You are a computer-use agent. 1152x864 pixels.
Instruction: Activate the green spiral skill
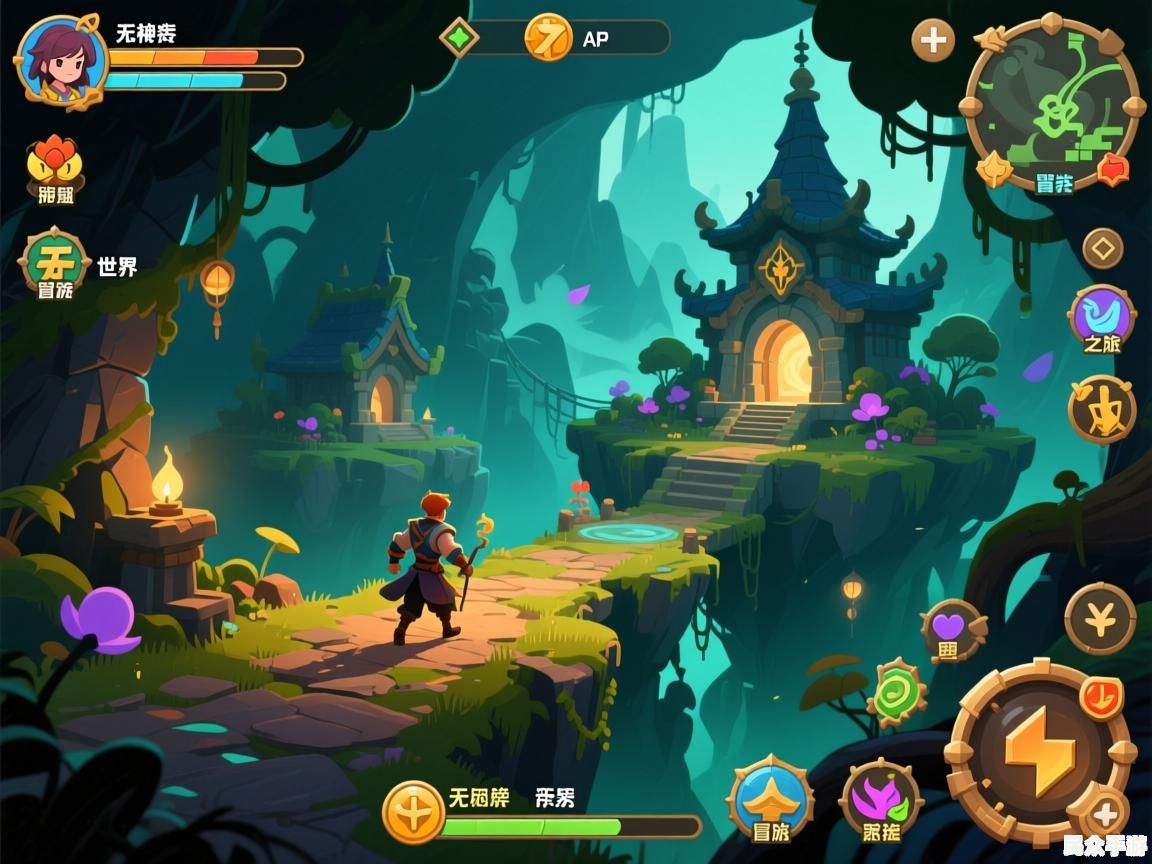897,692
